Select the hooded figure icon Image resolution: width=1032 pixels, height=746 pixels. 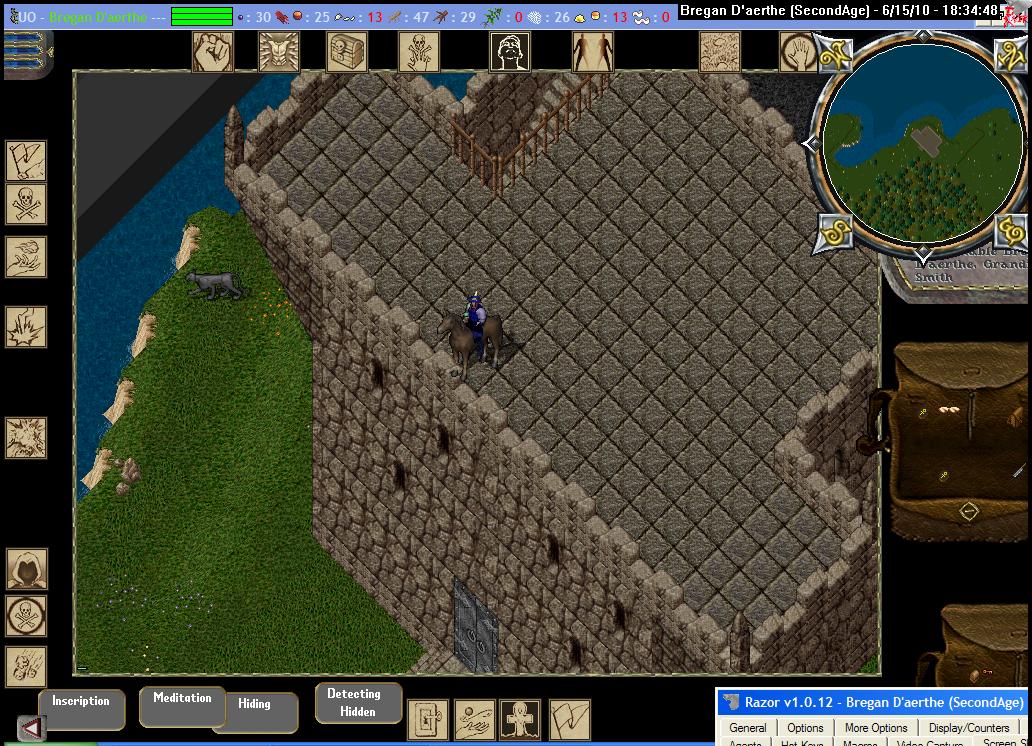(26, 570)
